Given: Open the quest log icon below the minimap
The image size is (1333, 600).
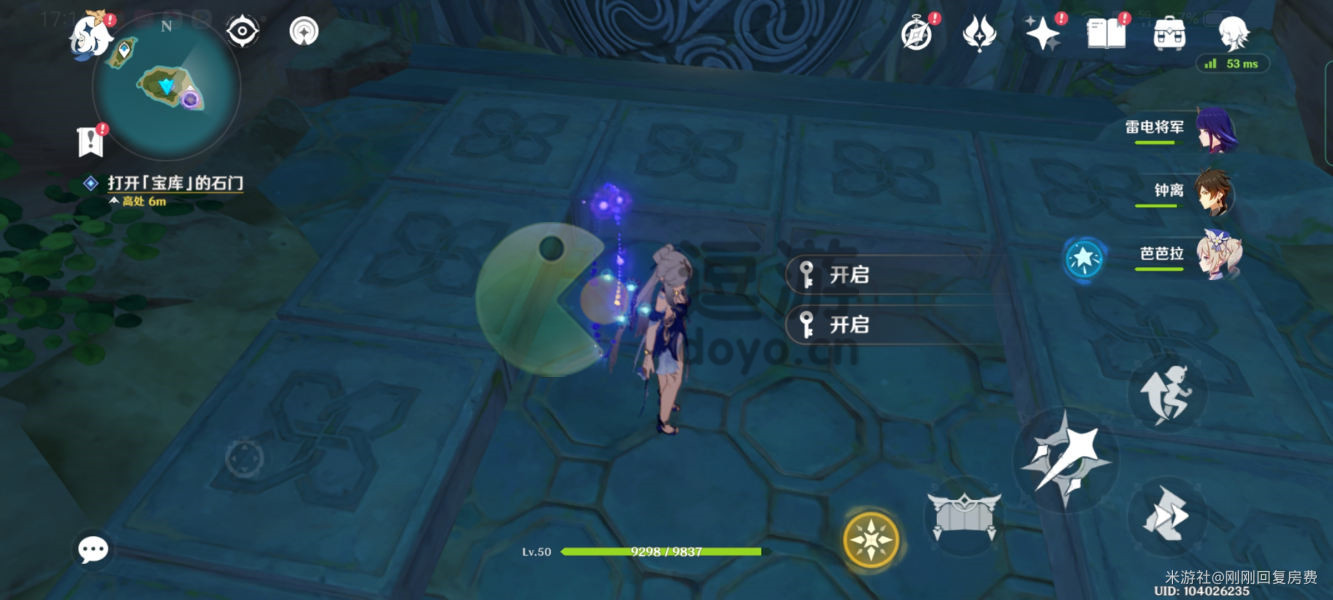Looking at the screenshot, I should click(92, 142).
